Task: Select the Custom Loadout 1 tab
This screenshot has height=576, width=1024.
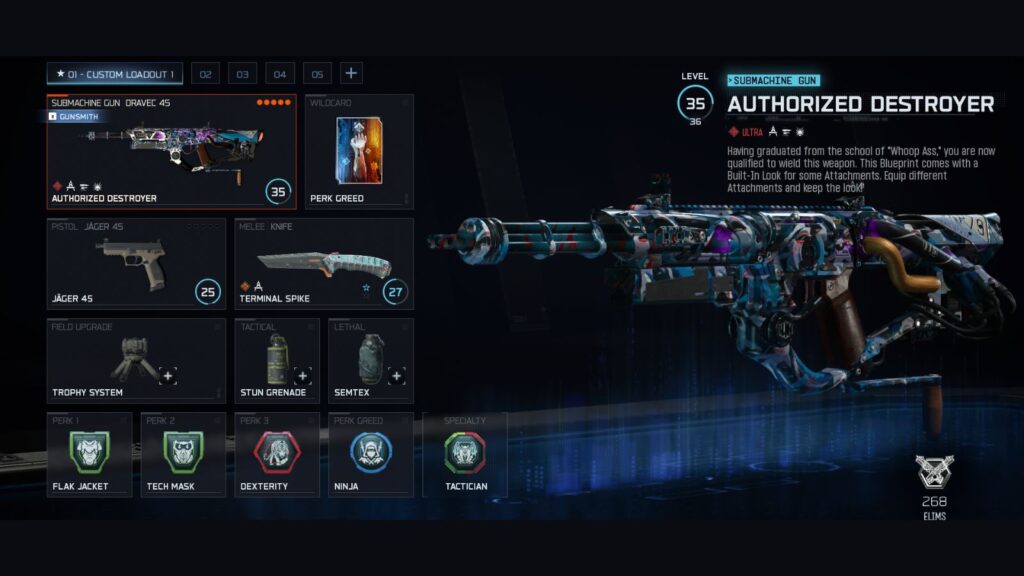Action: point(114,74)
